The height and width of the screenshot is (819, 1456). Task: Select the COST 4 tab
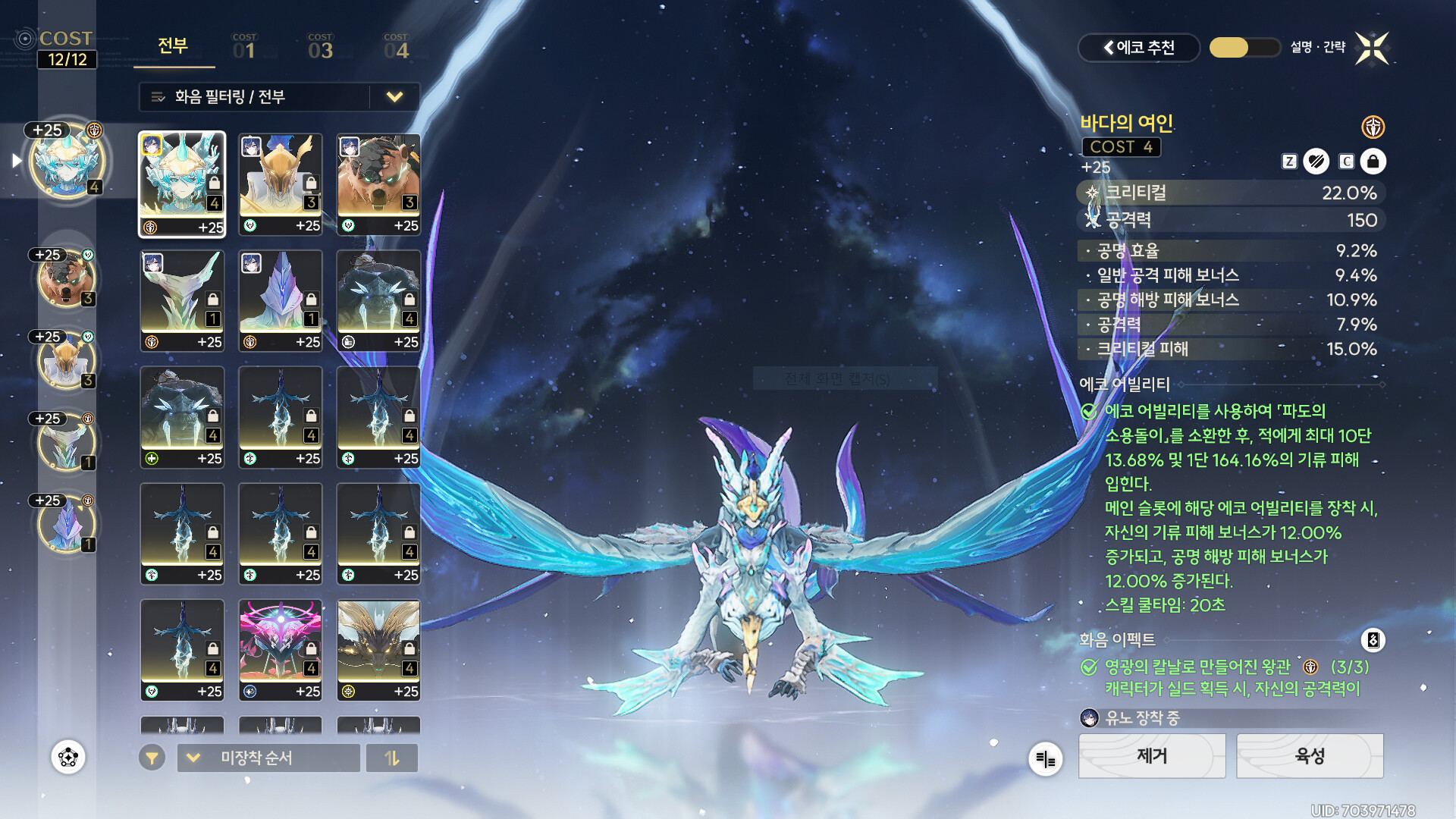[396, 47]
